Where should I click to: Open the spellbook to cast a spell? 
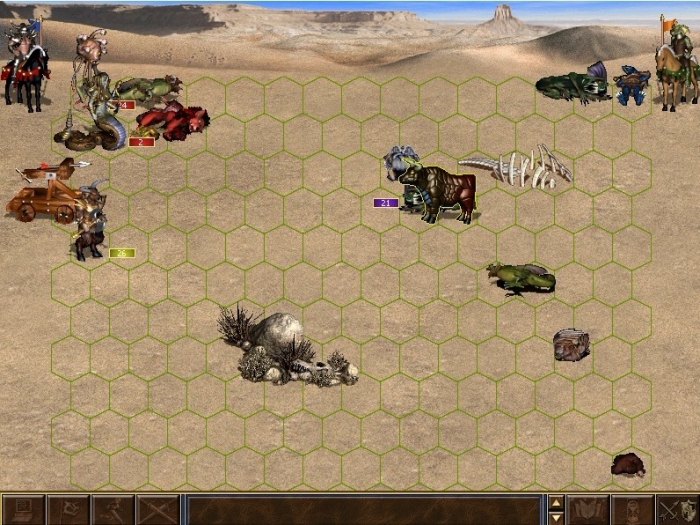pos(588,510)
